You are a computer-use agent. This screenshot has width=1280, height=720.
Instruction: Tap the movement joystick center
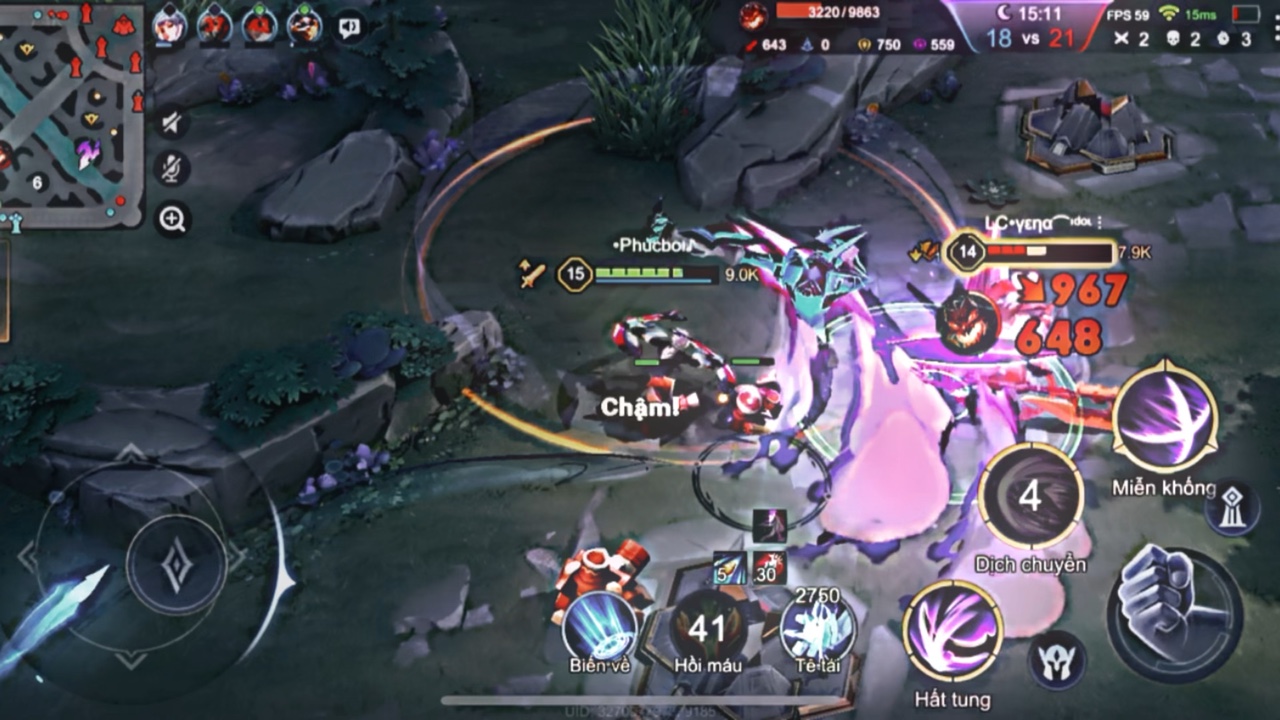click(176, 564)
